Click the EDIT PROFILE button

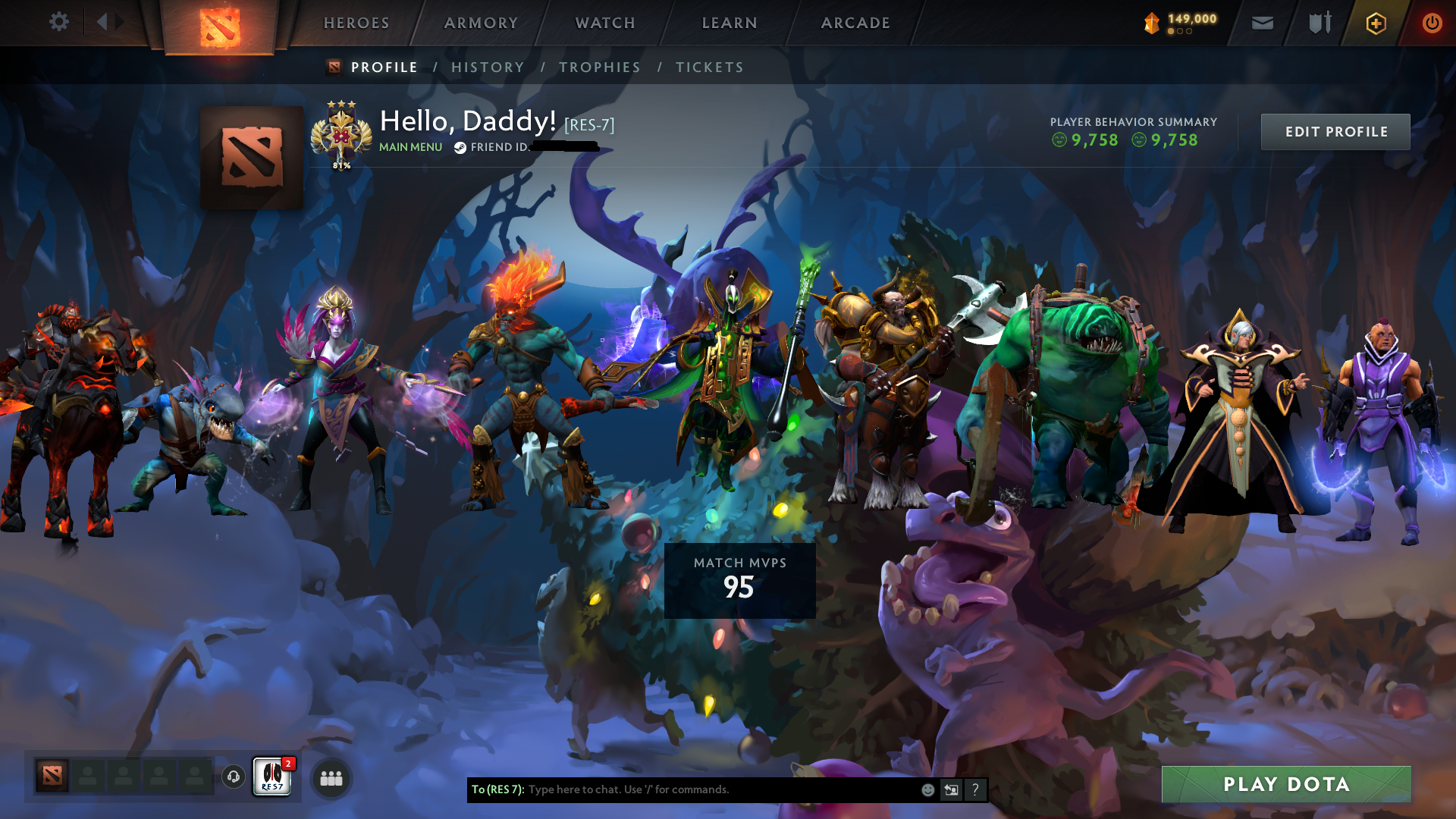(x=1335, y=131)
